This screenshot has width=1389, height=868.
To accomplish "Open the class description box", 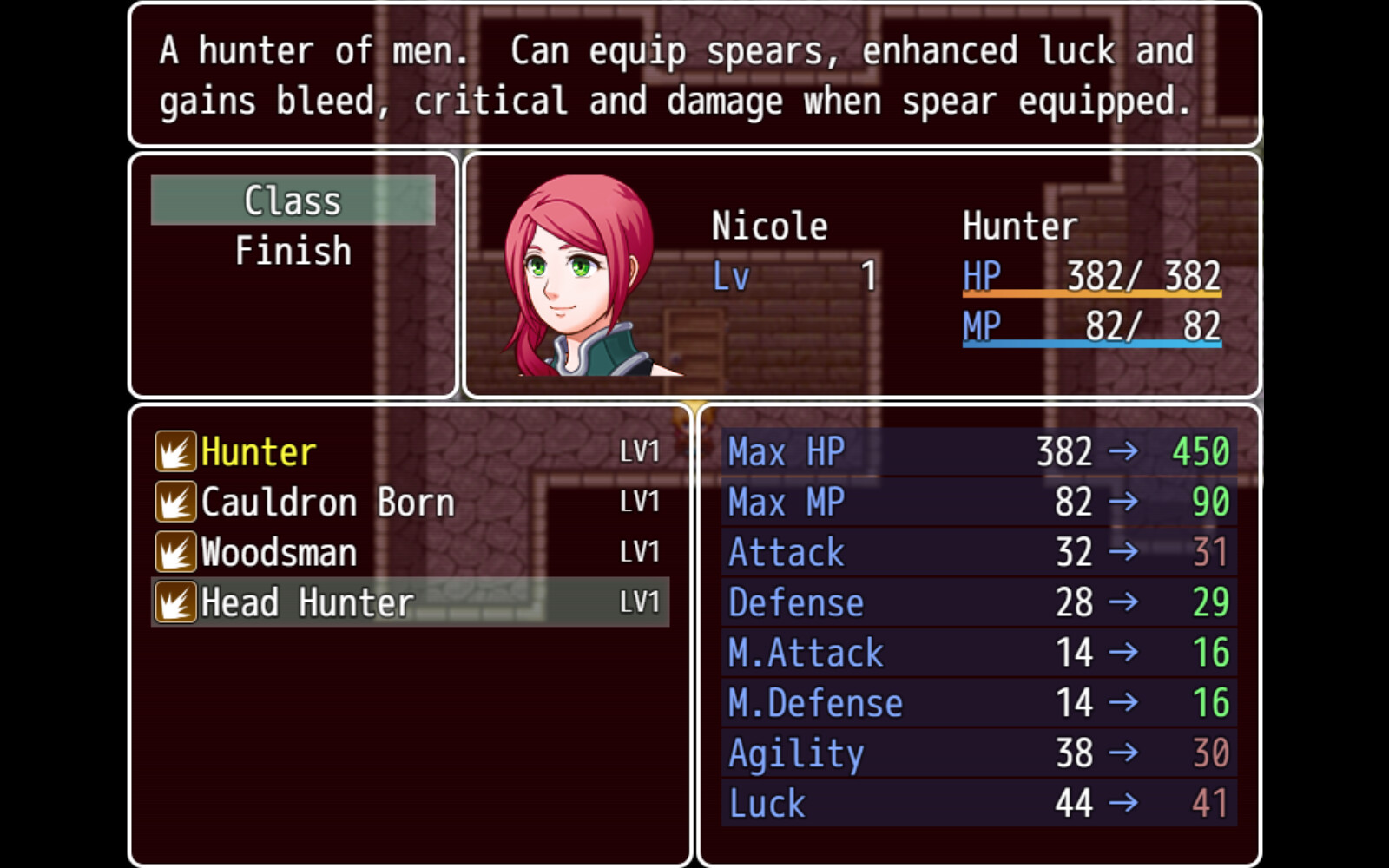I will click(694, 76).
